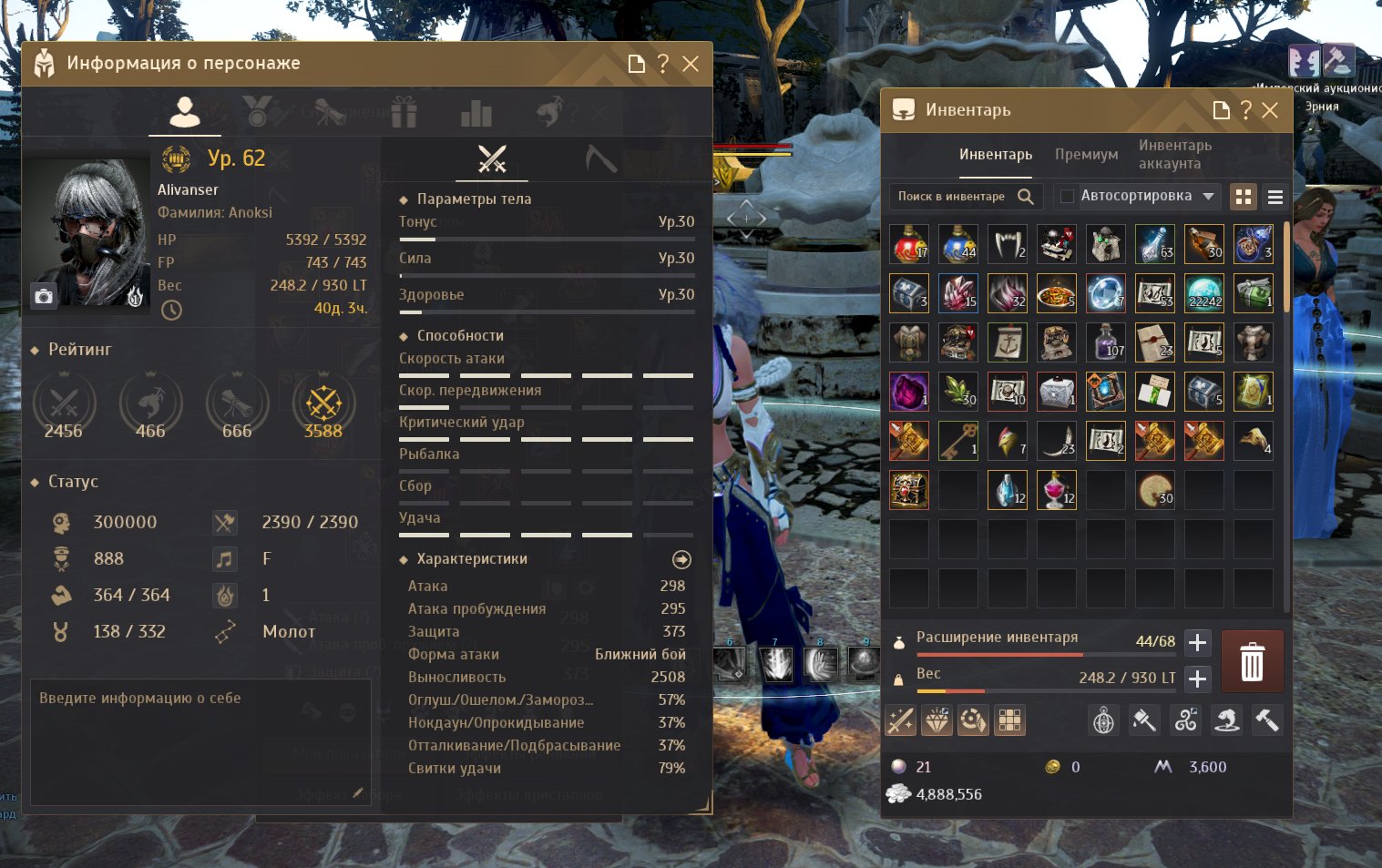This screenshot has height=868, width=1382.
Task: Open the bar chart statistics tab
Action: 476,112
